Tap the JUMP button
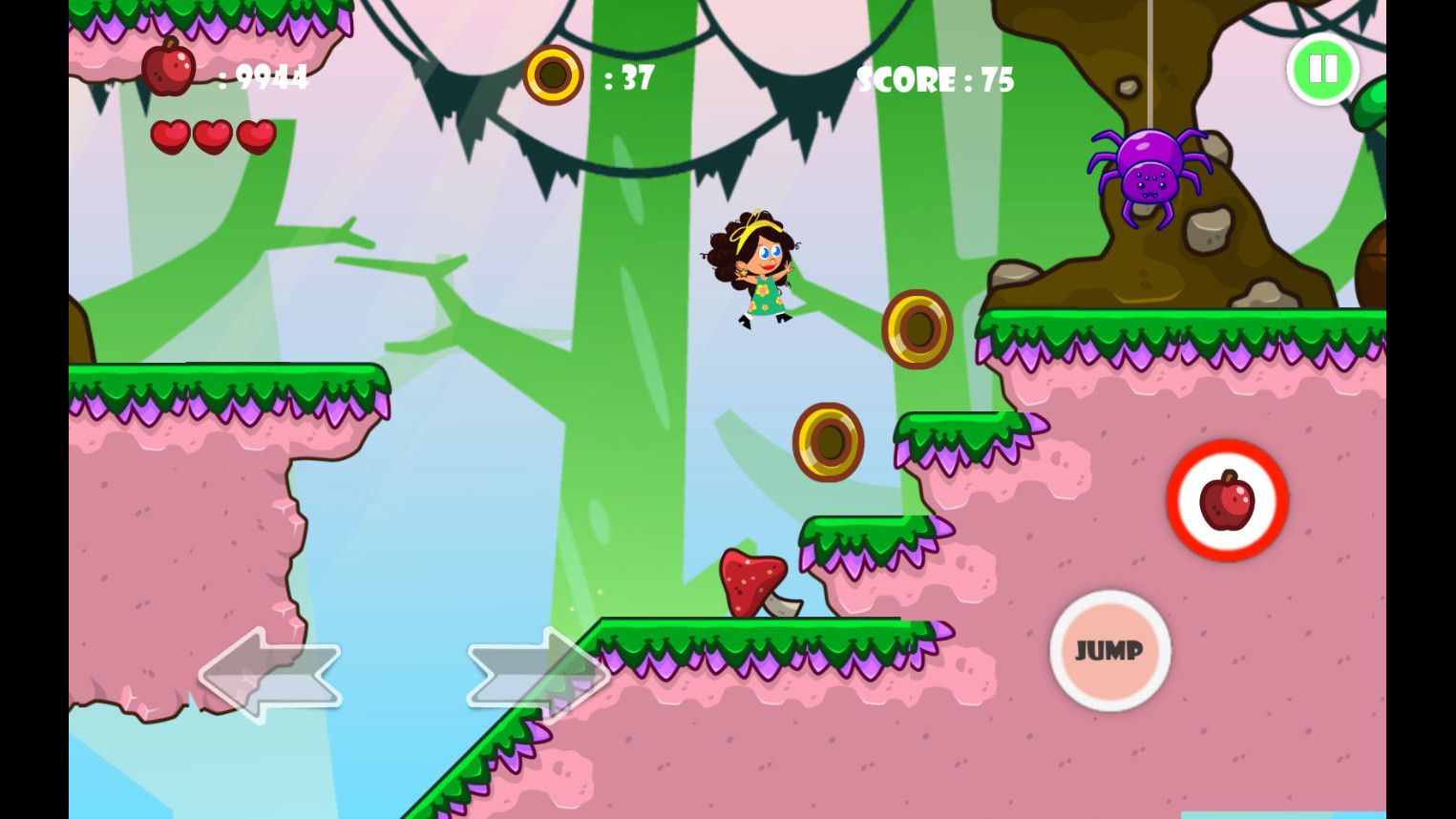Screen dimensions: 1456x819 (x=1109, y=651)
